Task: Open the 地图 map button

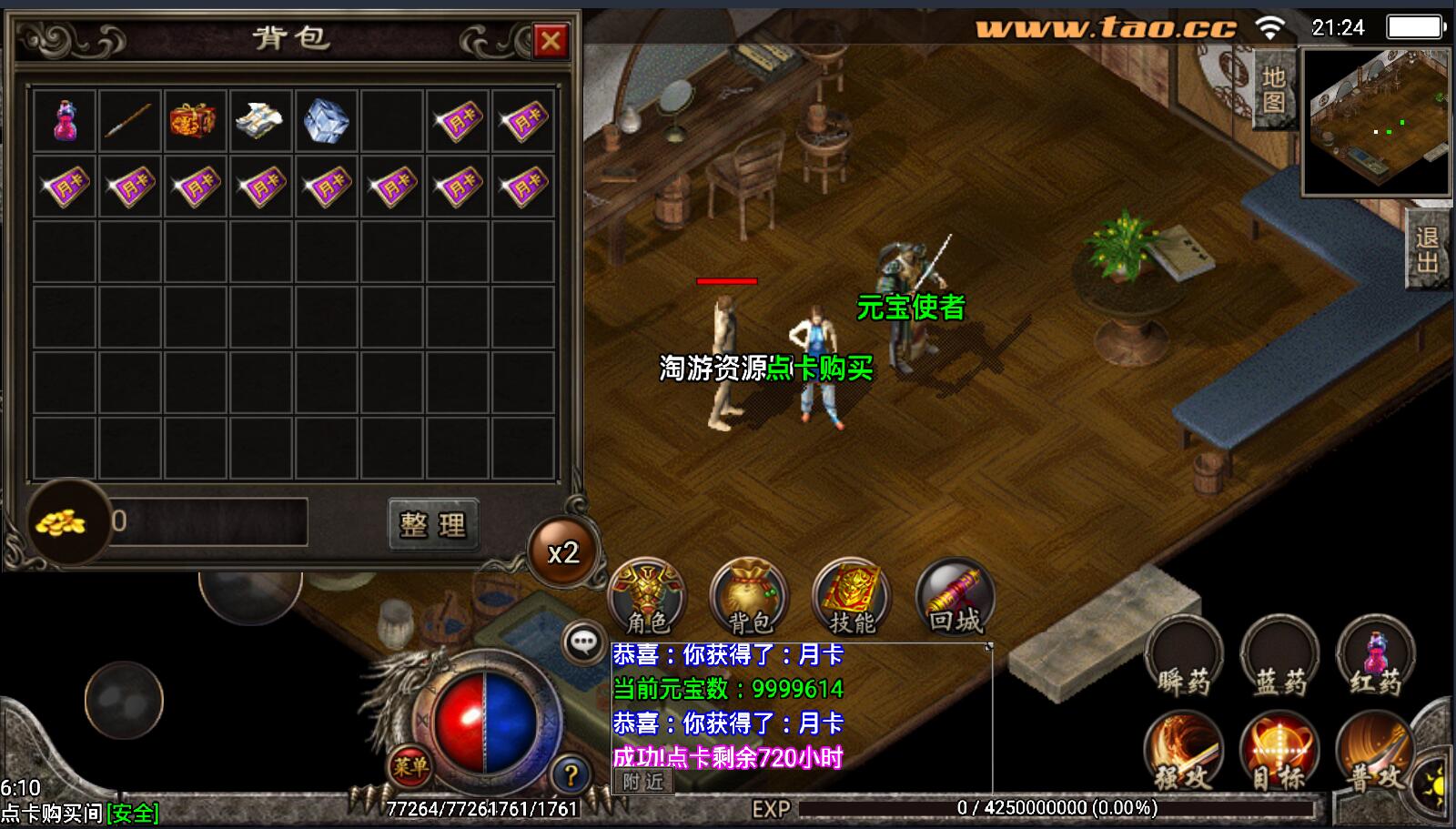Action: [x=1274, y=89]
